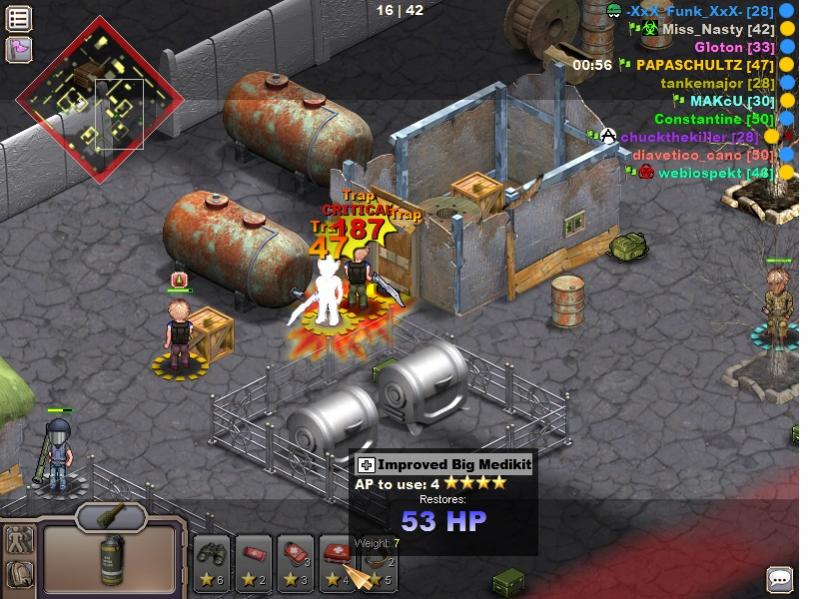Open the chat speech bubble
Viewport: 818px width, 599px height.
point(779,578)
